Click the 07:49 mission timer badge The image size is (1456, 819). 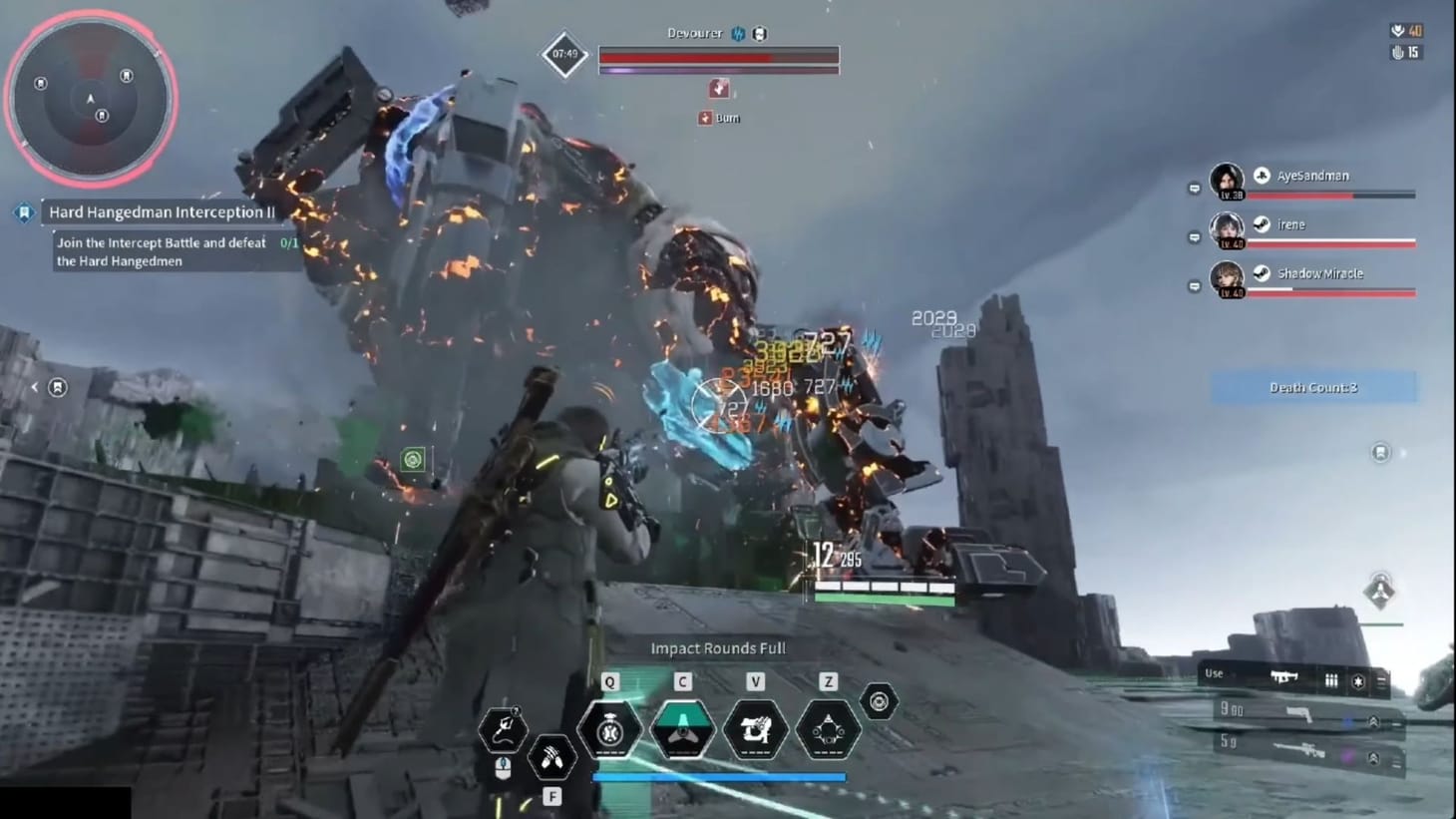(x=563, y=56)
